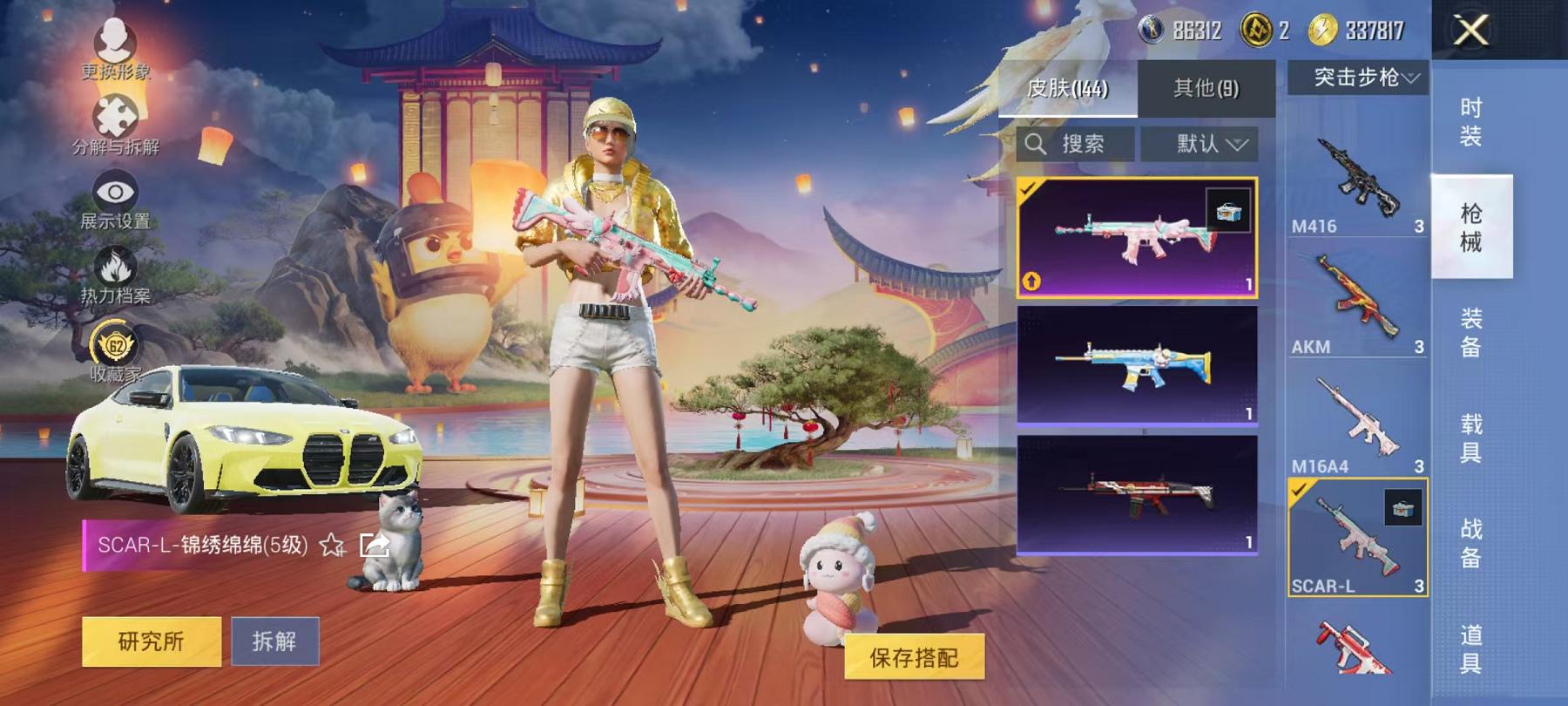The image size is (1568, 706).
Task: Open 展示设置 display settings eye icon
Action: 117,191
